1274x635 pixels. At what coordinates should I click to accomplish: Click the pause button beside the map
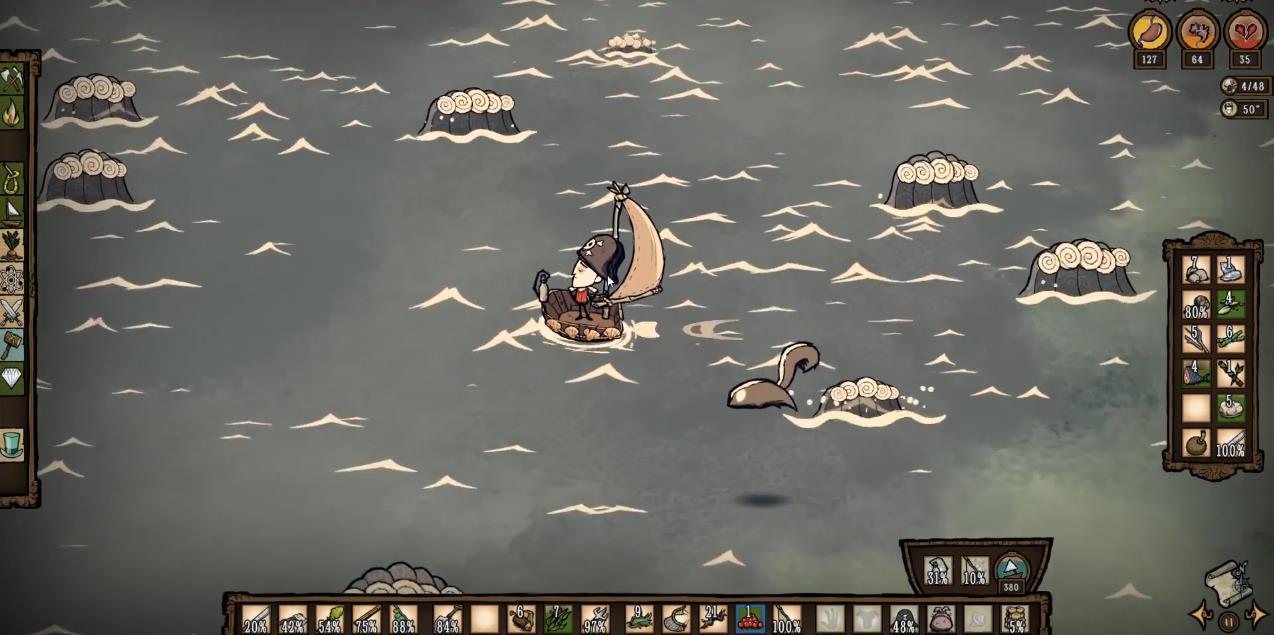pyautogui.click(x=1228, y=620)
